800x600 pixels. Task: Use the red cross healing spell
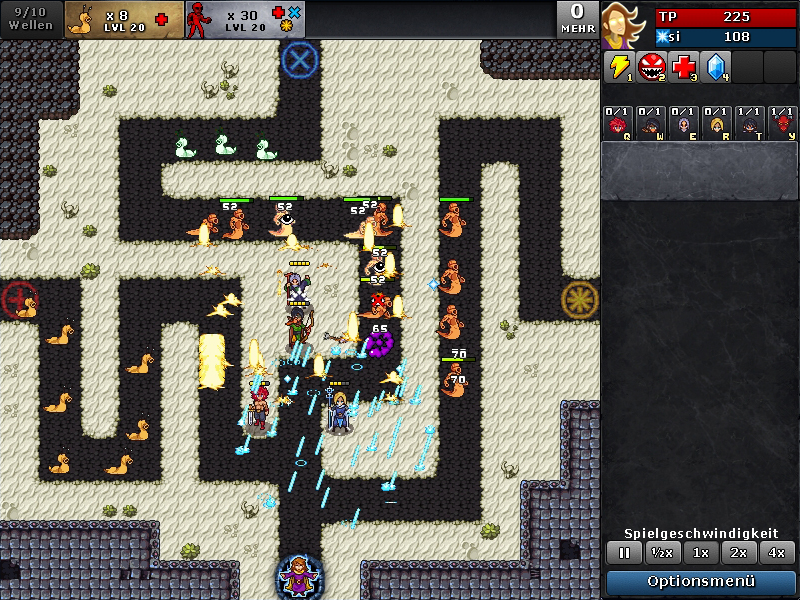tap(684, 67)
